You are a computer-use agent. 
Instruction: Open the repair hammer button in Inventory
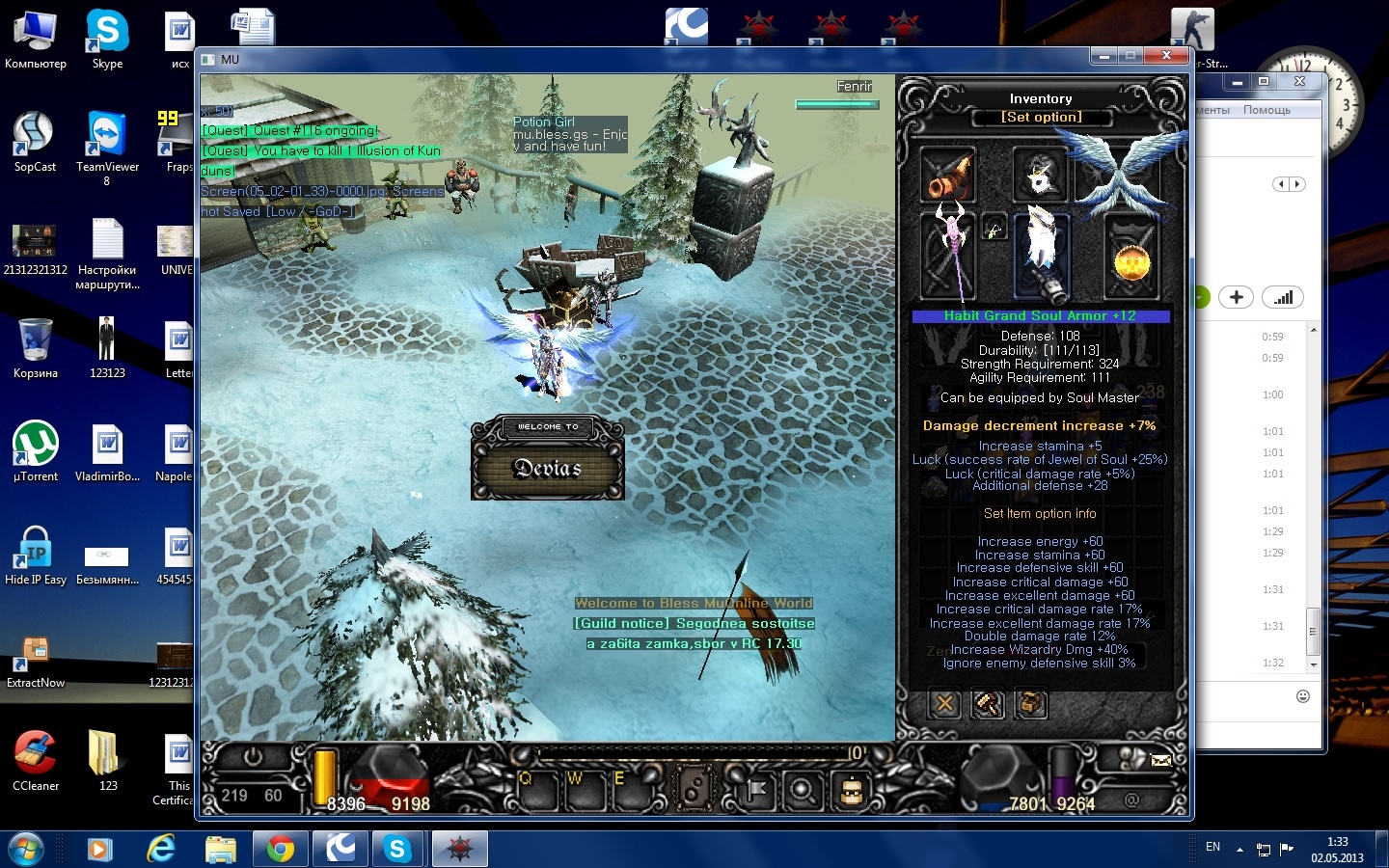(988, 704)
